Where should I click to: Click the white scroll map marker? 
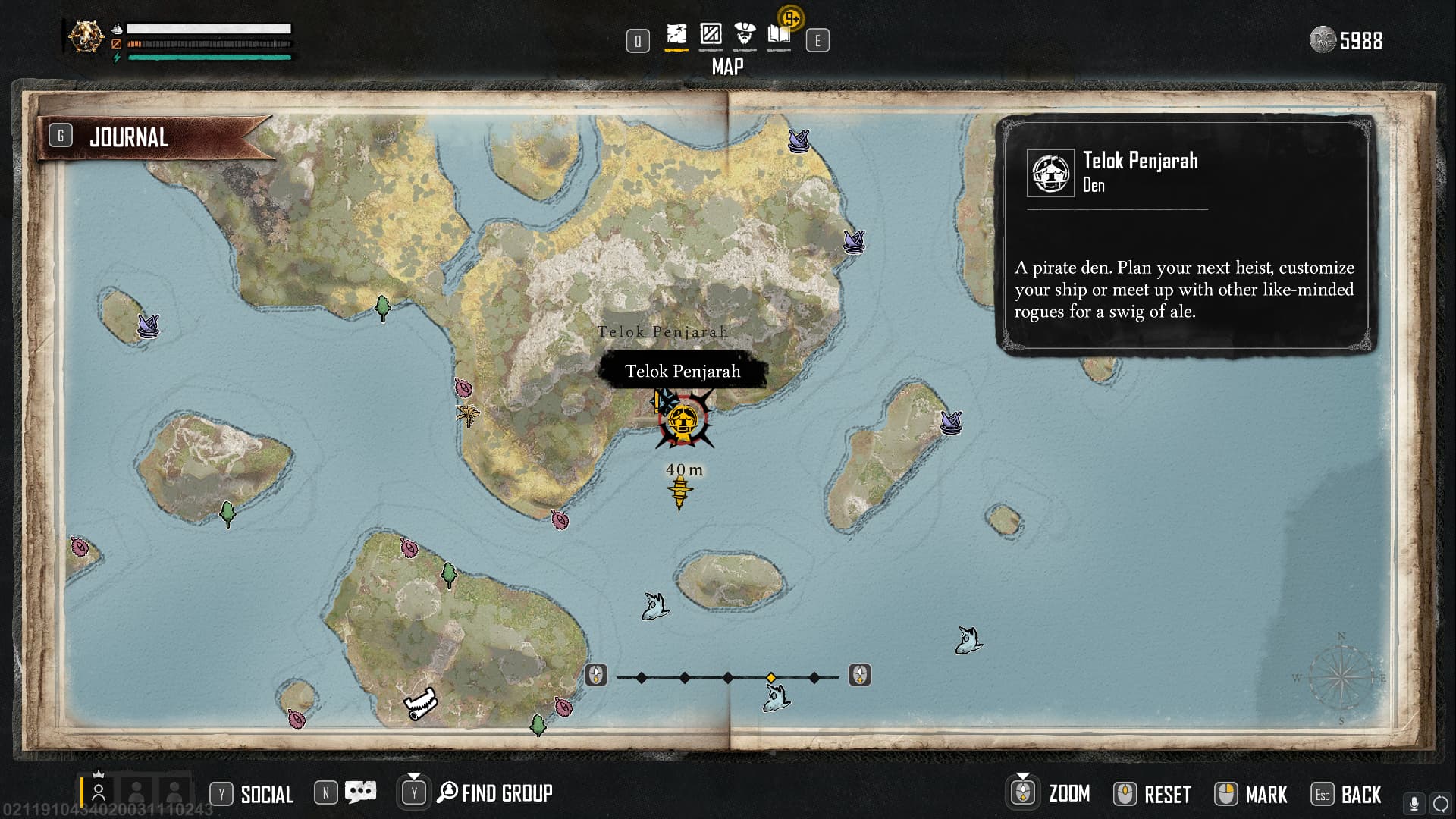coord(421,704)
